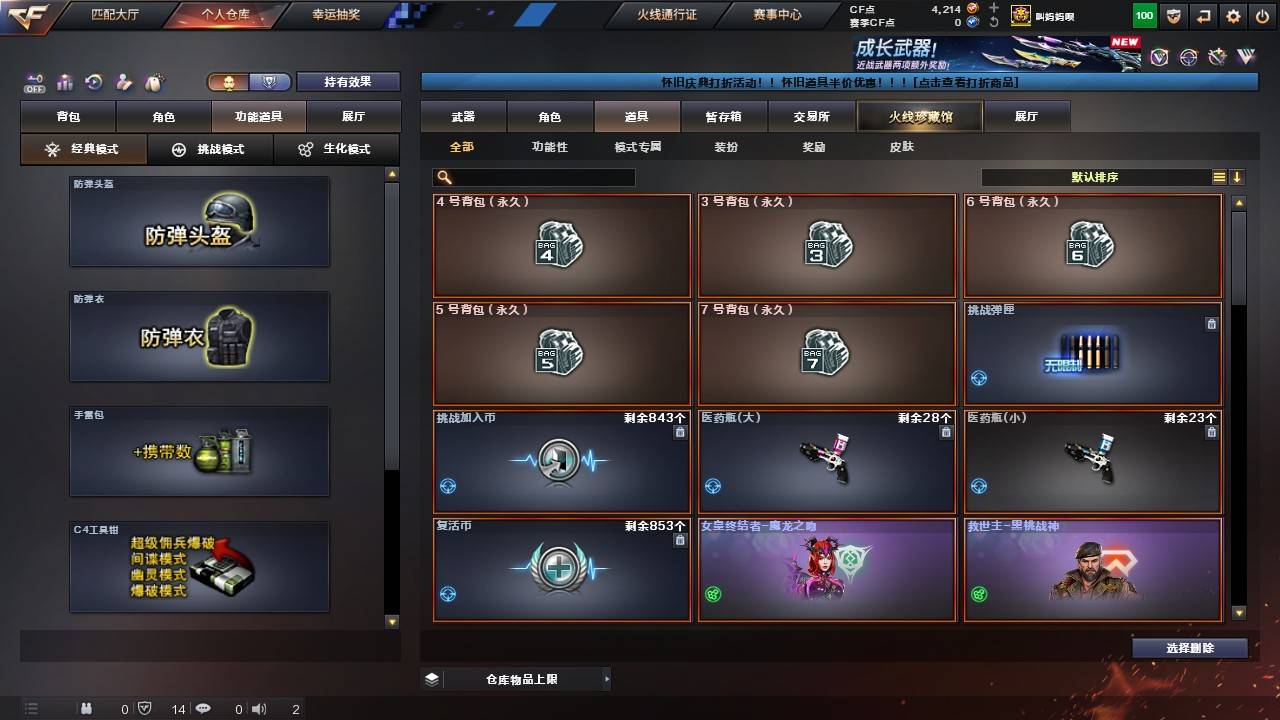Click the key OFF icon above the sidebar

pos(33,79)
